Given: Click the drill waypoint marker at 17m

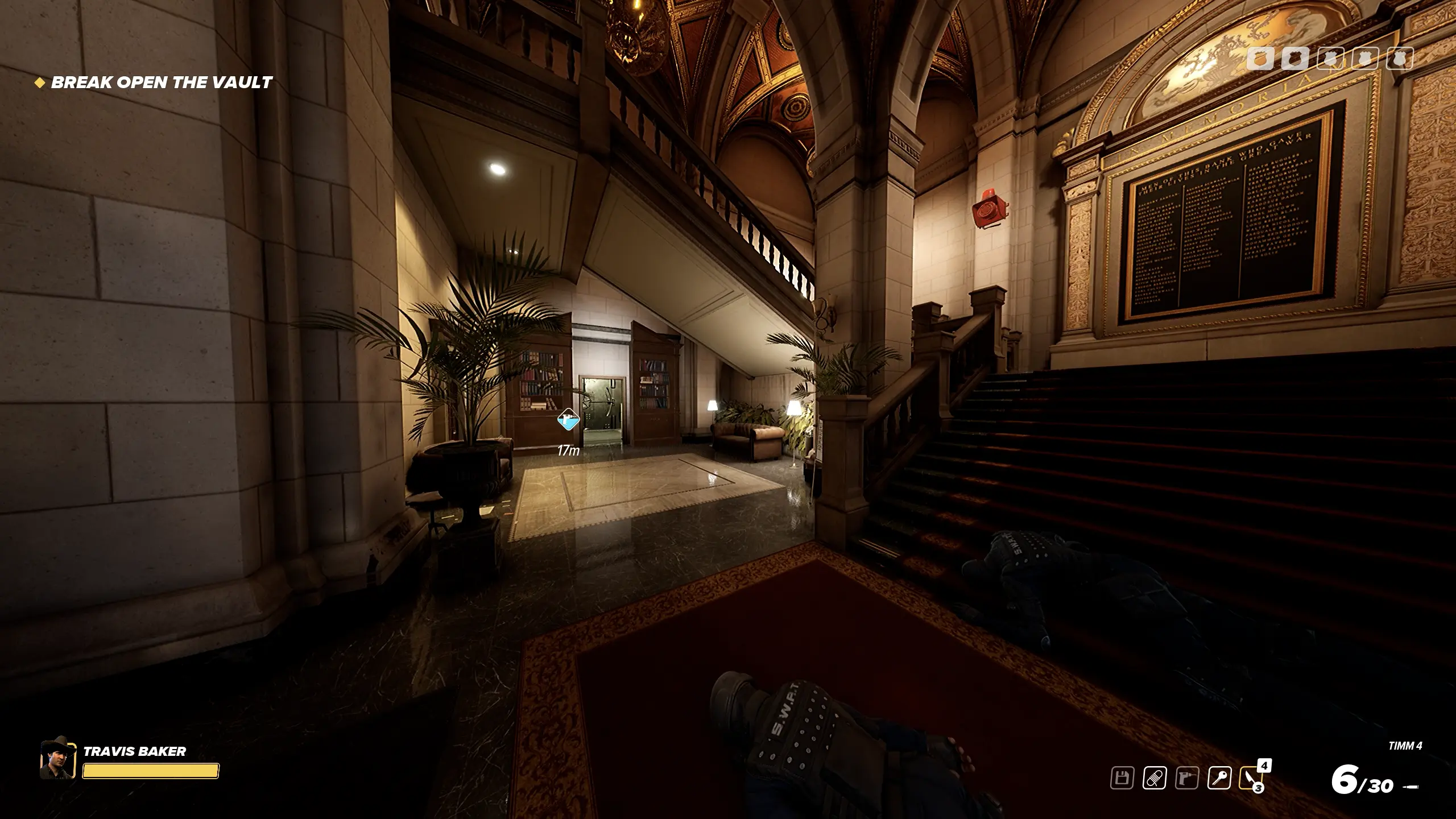Looking at the screenshot, I should click(x=568, y=421).
